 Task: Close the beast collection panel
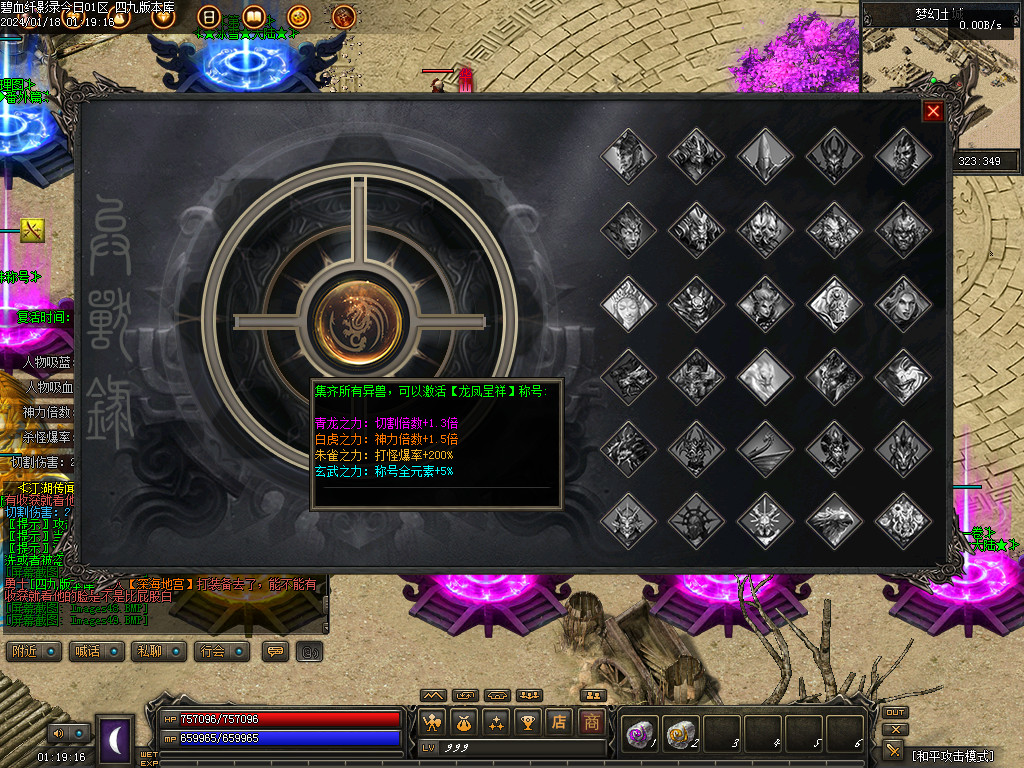pyautogui.click(x=933, y=111)
